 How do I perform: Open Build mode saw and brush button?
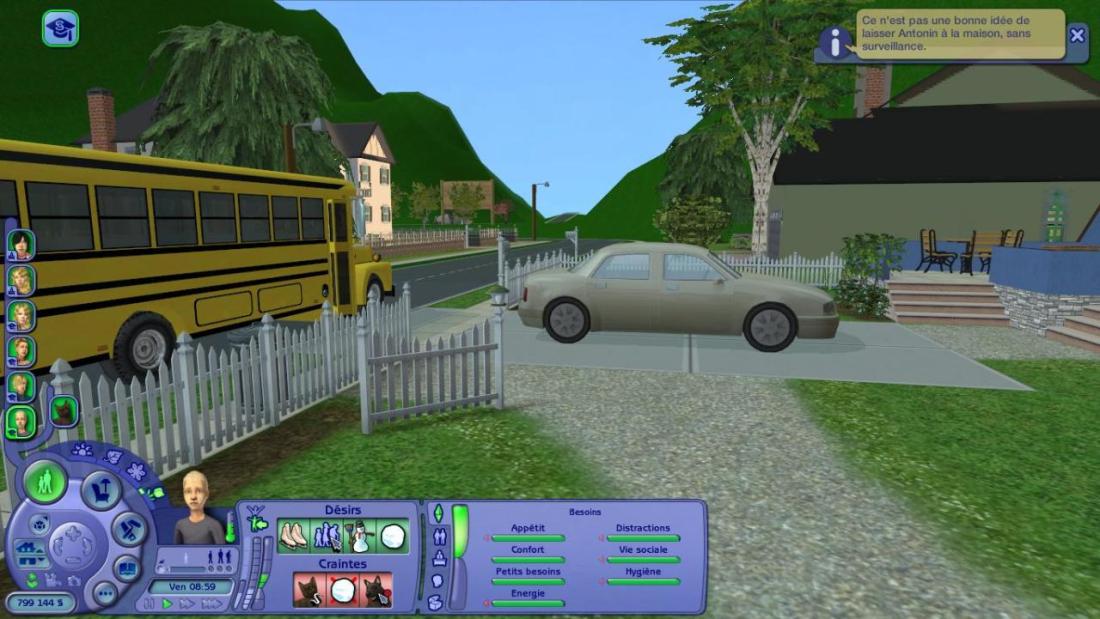[x=129, y=529]
